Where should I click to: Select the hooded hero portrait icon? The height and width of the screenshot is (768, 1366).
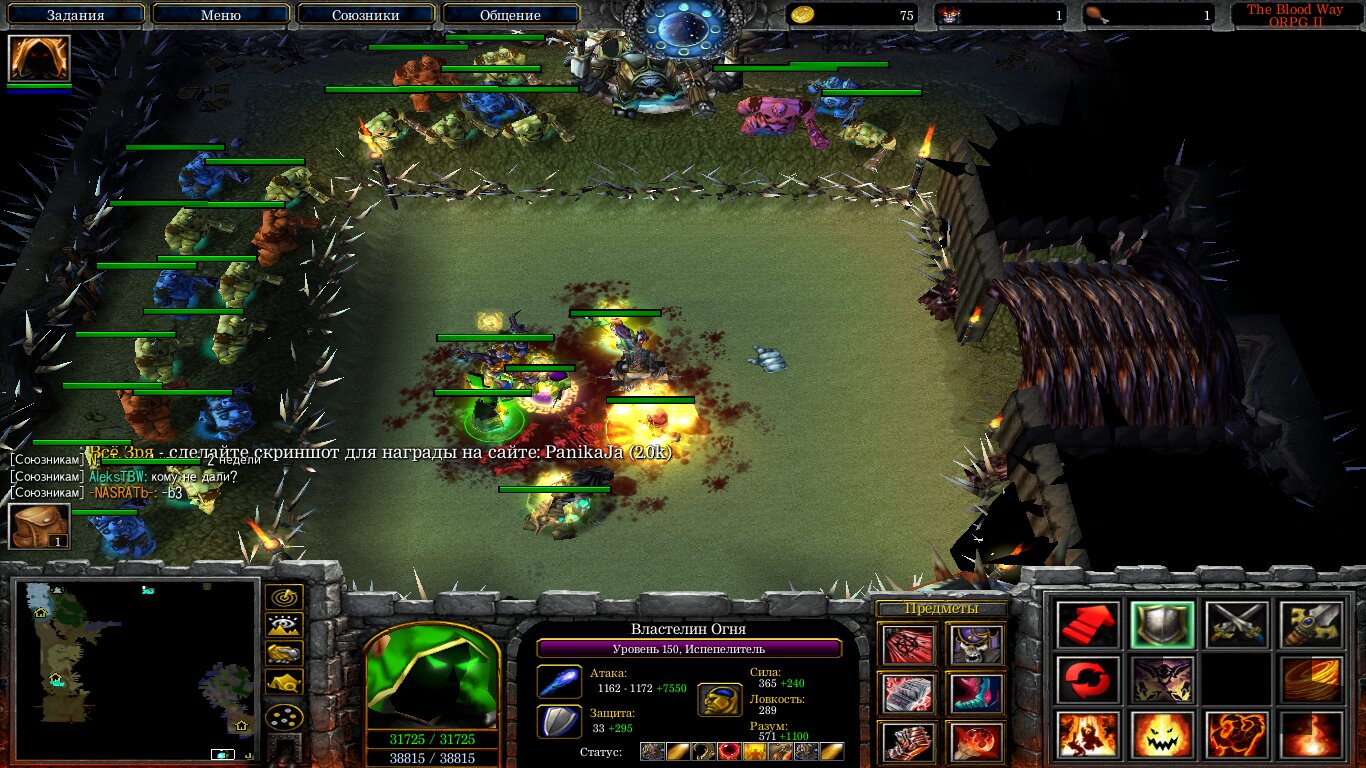(x=39, y=58)
